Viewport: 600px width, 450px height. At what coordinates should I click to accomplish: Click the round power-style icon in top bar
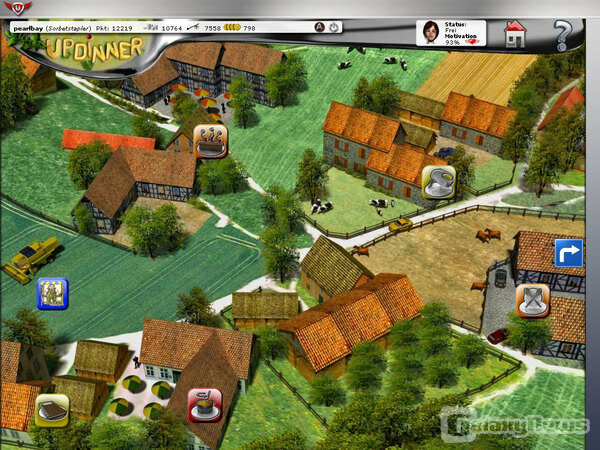333,27
